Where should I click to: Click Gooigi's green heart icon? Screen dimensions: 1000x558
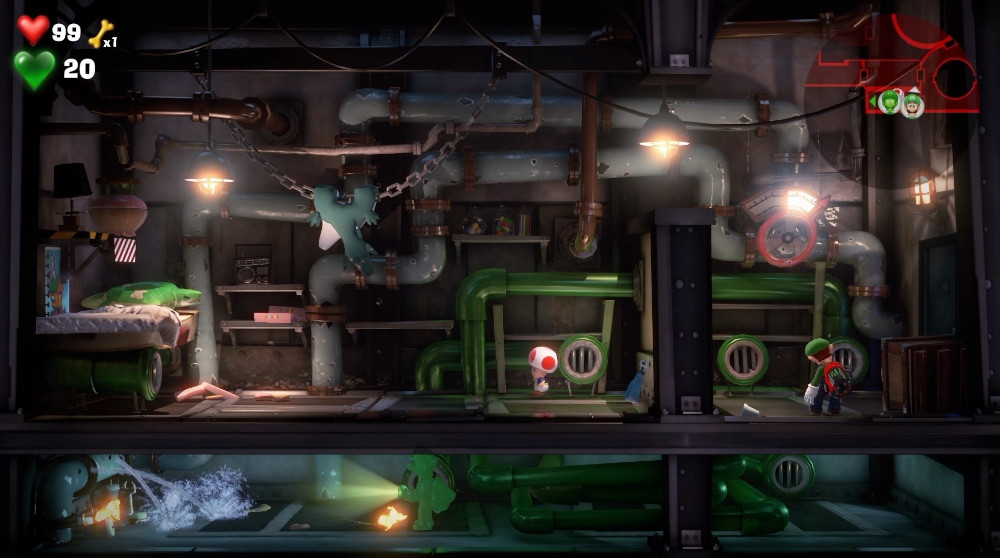(34, 69)
